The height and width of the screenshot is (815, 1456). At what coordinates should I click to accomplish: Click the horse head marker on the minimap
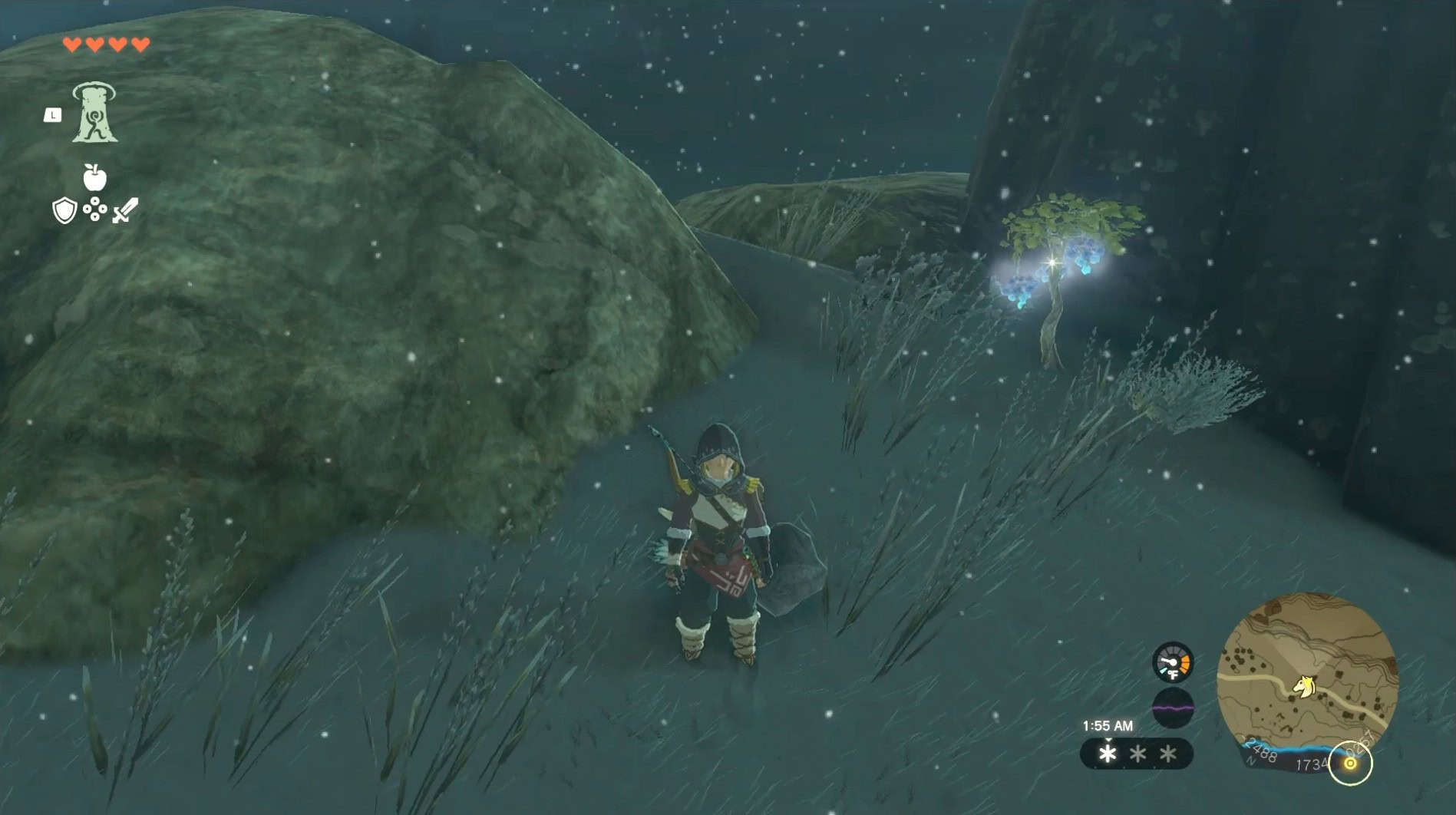[1304, 685]
